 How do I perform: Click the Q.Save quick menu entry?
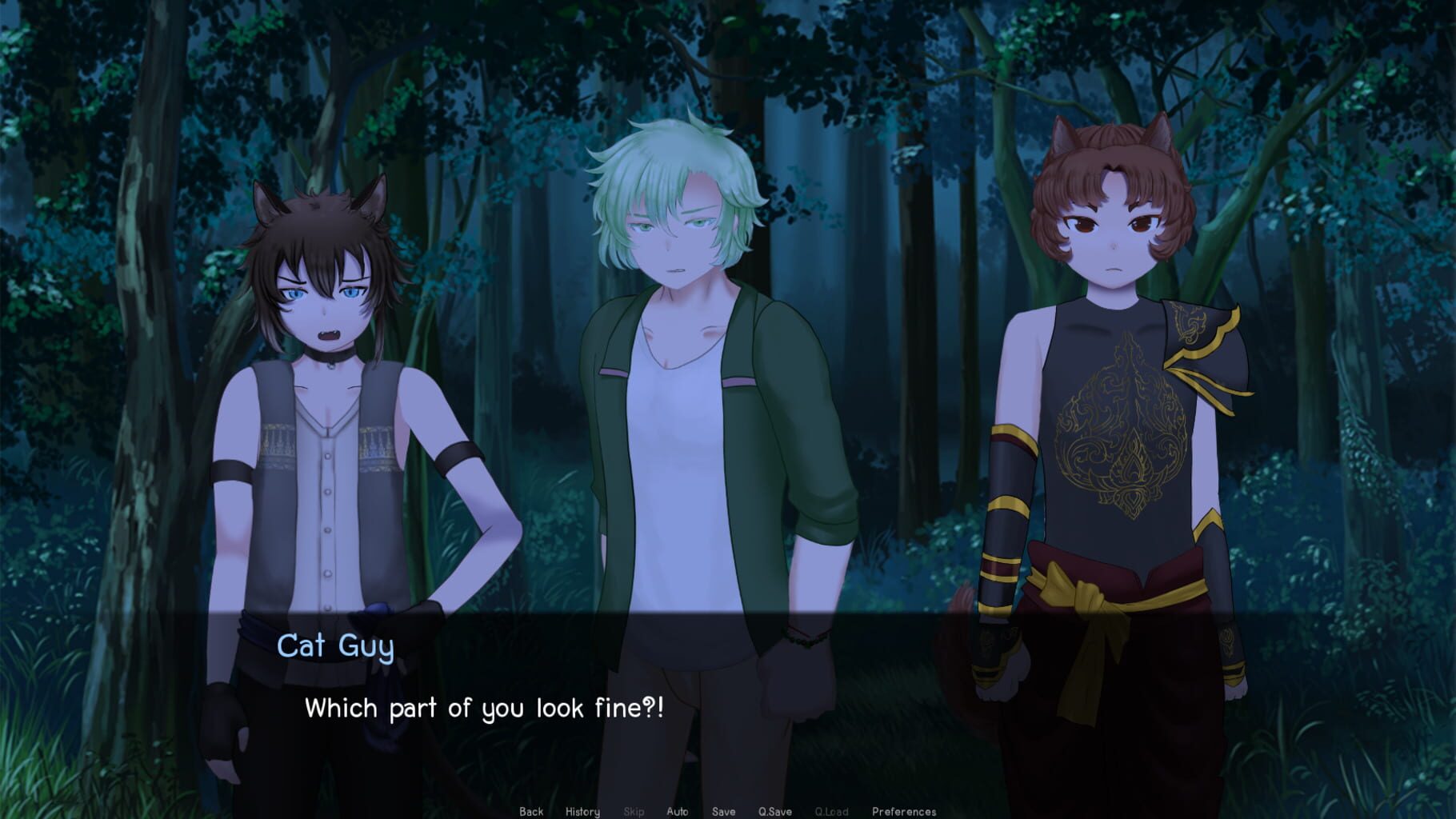(774, 810)
